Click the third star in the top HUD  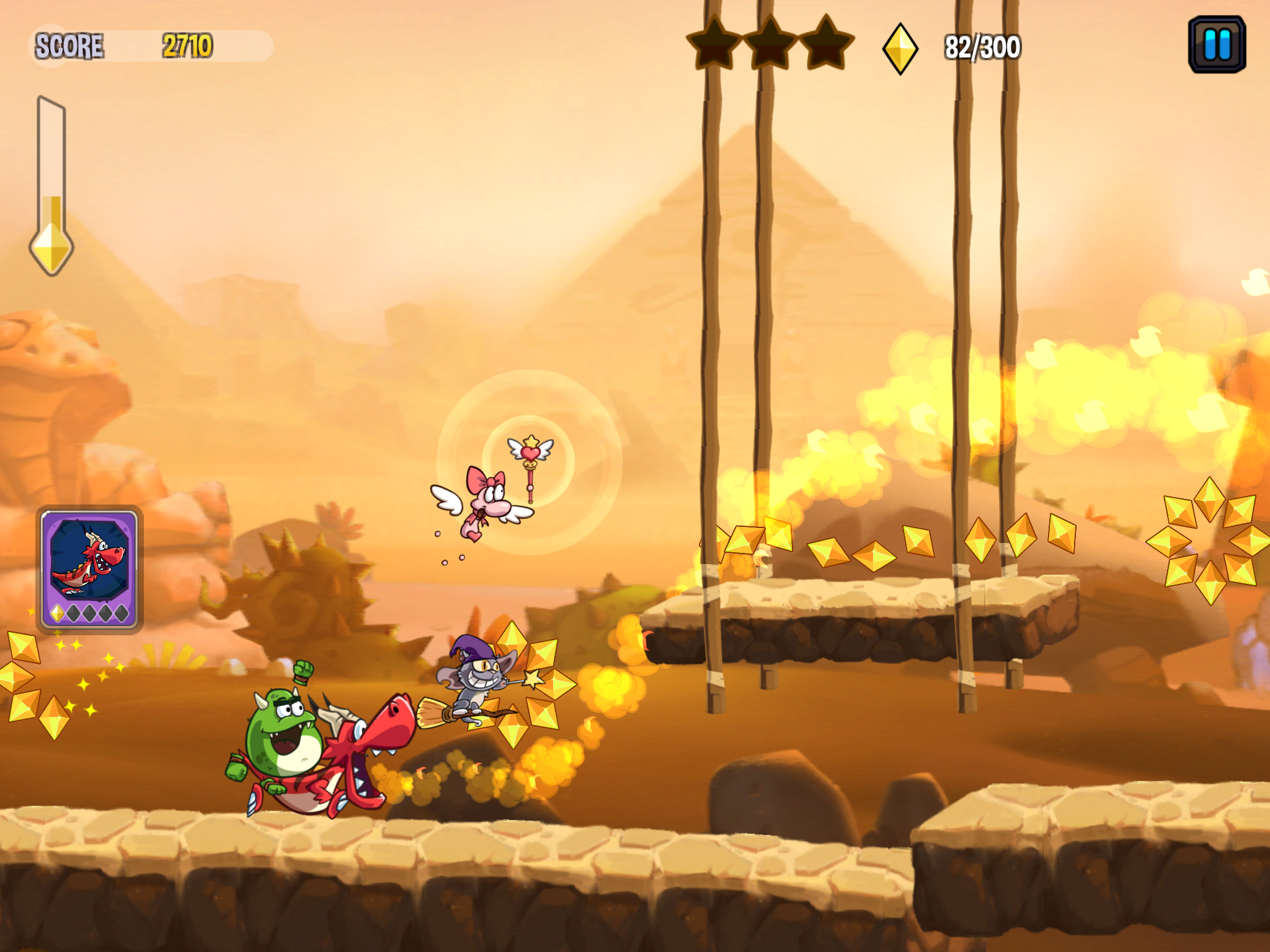tap(825, 42)
